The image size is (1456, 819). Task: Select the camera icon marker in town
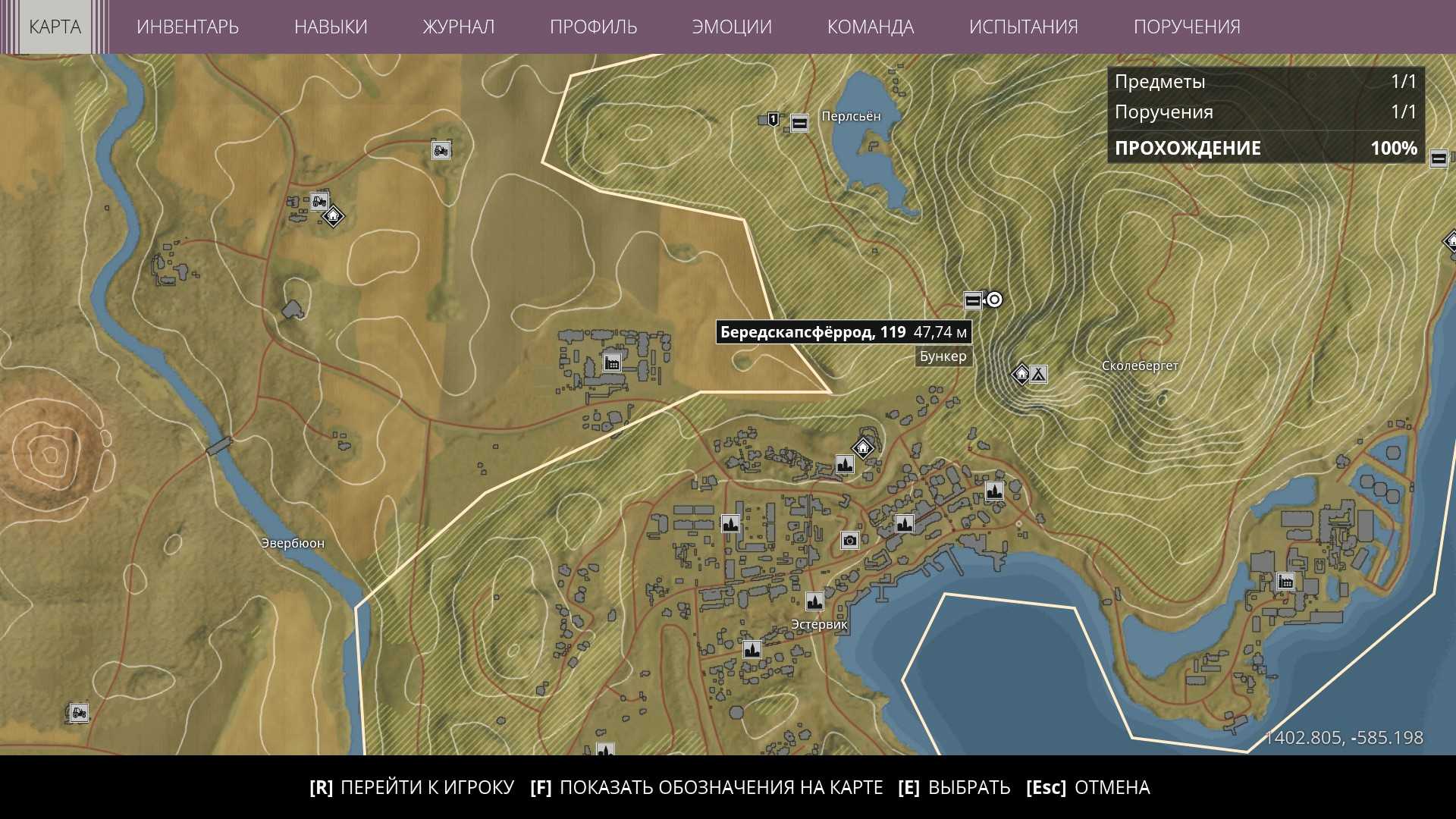point(849,540)
